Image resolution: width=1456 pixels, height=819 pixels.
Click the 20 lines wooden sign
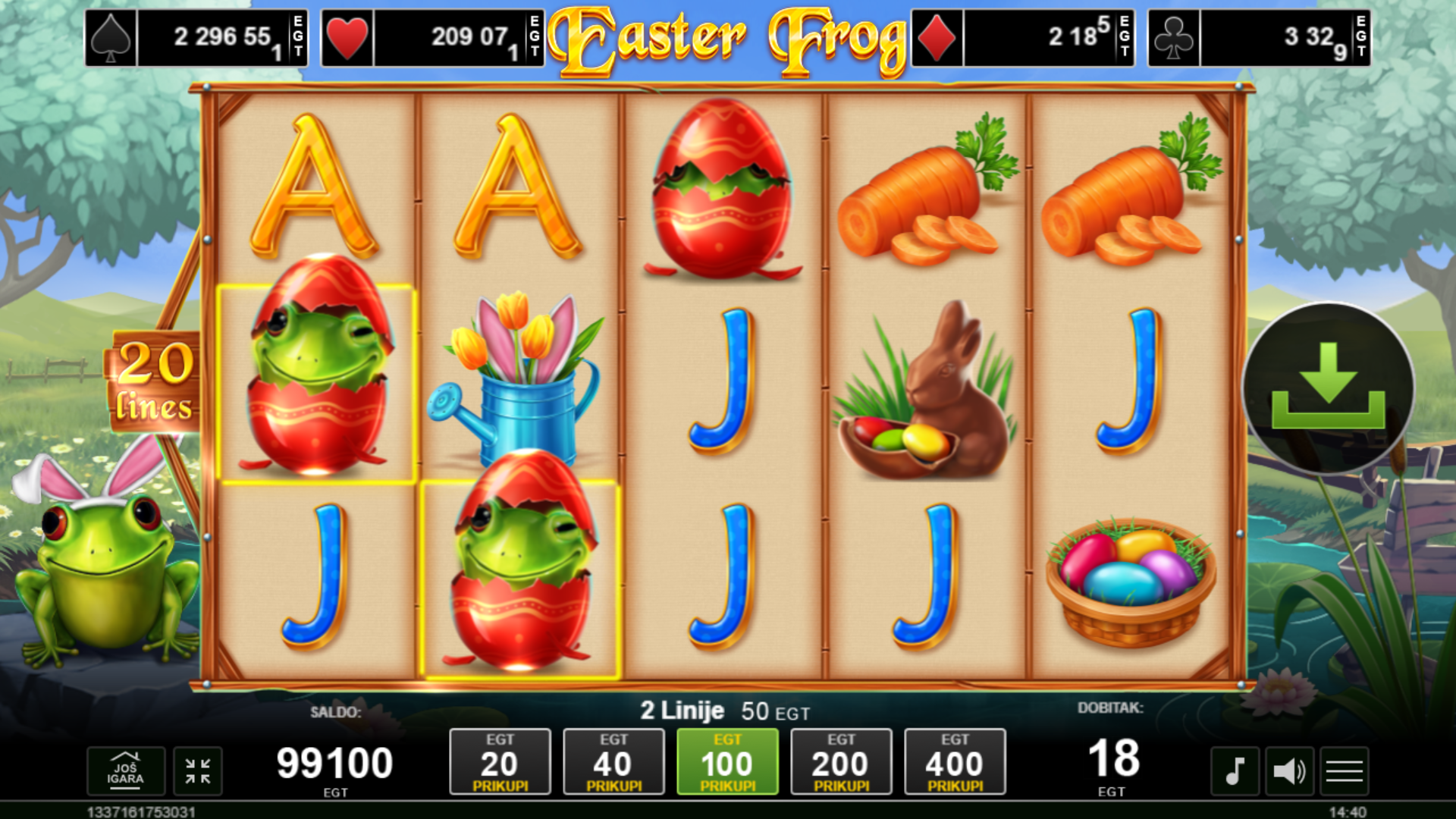tap(155, 381)
